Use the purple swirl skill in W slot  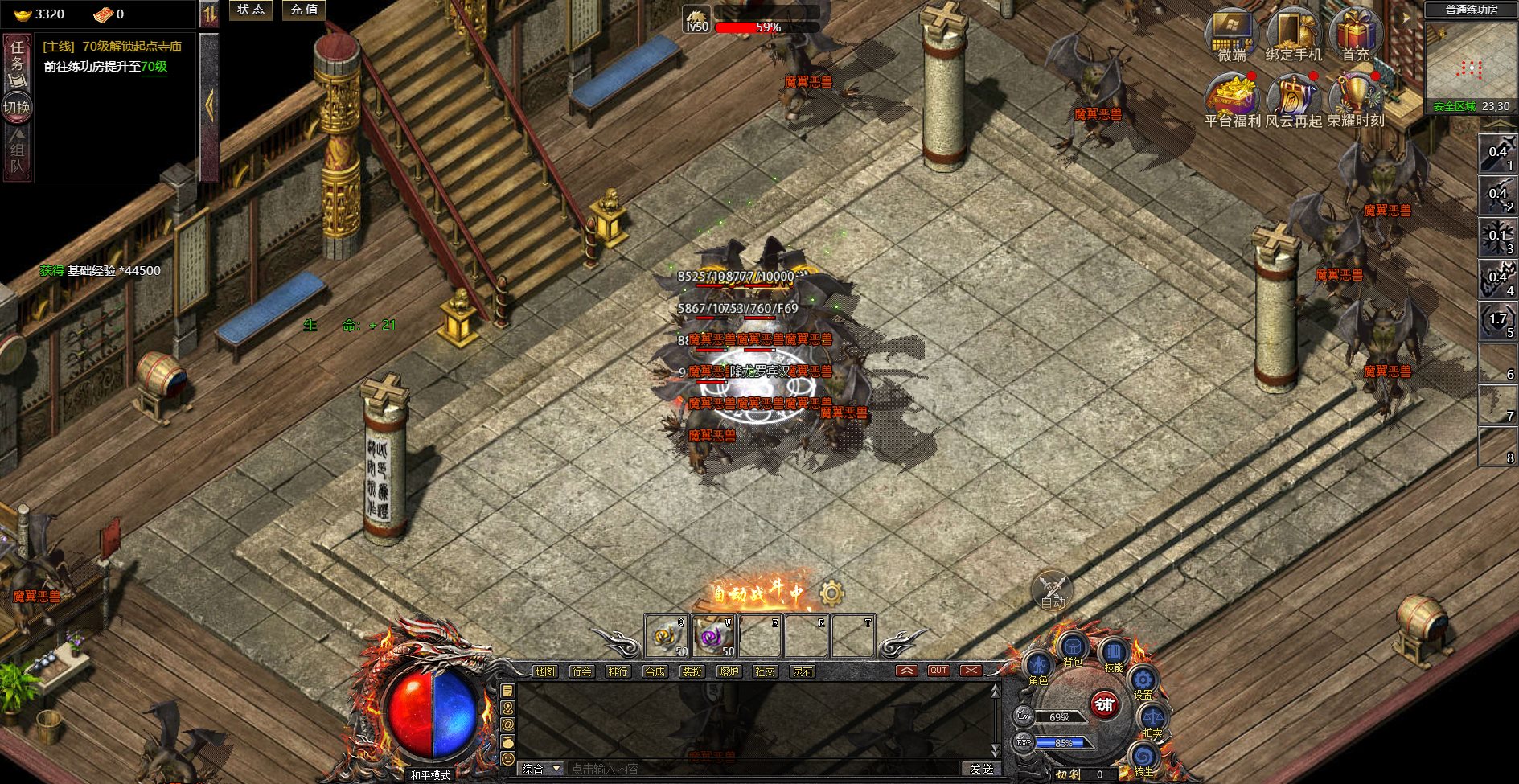pyautogui.click(x=713, y=637)
